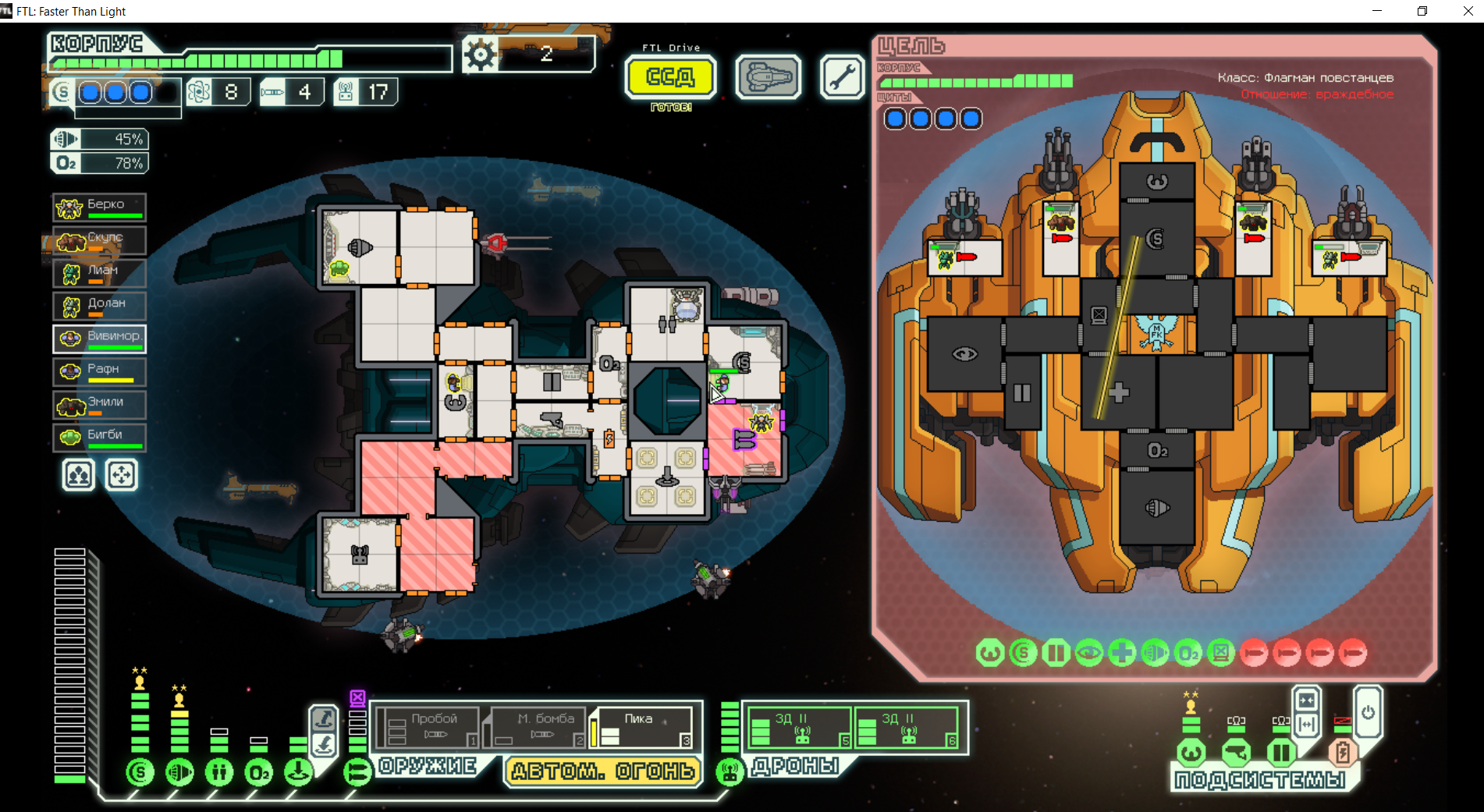Click the oxygen system power icon
Viewport: 1484px width, 812px height.
[259, 772]
